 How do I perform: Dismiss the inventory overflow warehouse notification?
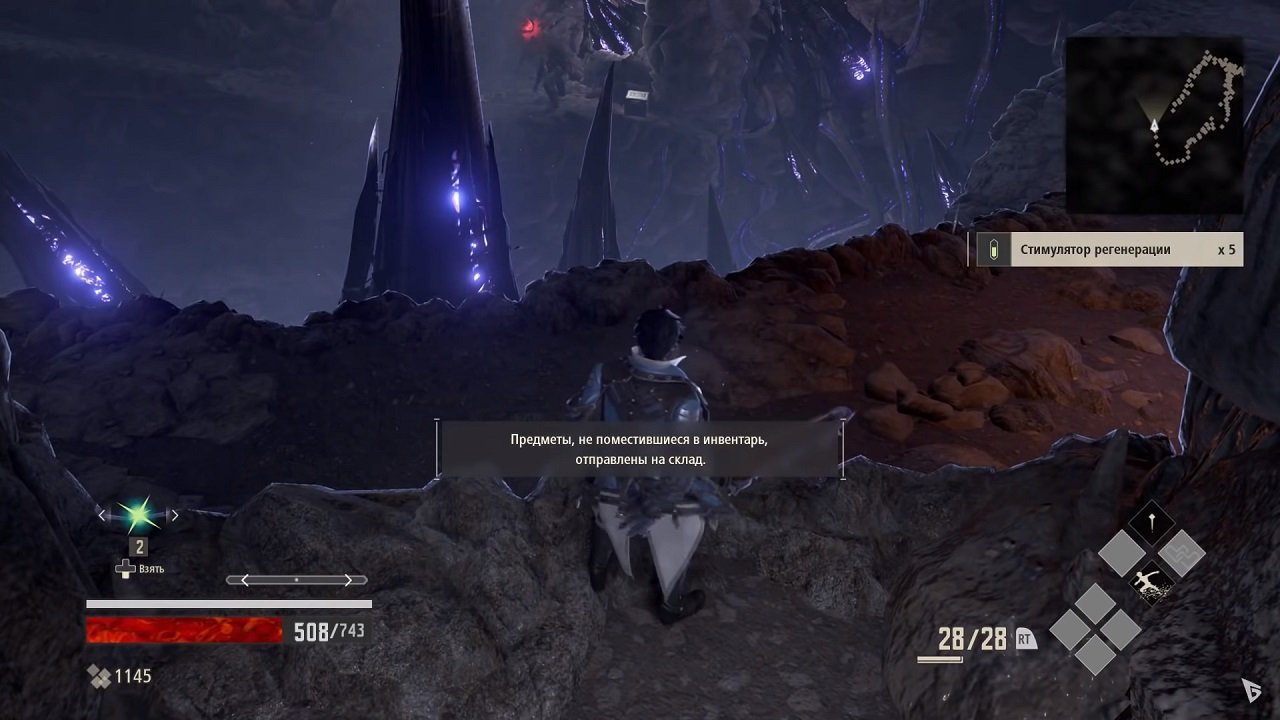[640, 449]
